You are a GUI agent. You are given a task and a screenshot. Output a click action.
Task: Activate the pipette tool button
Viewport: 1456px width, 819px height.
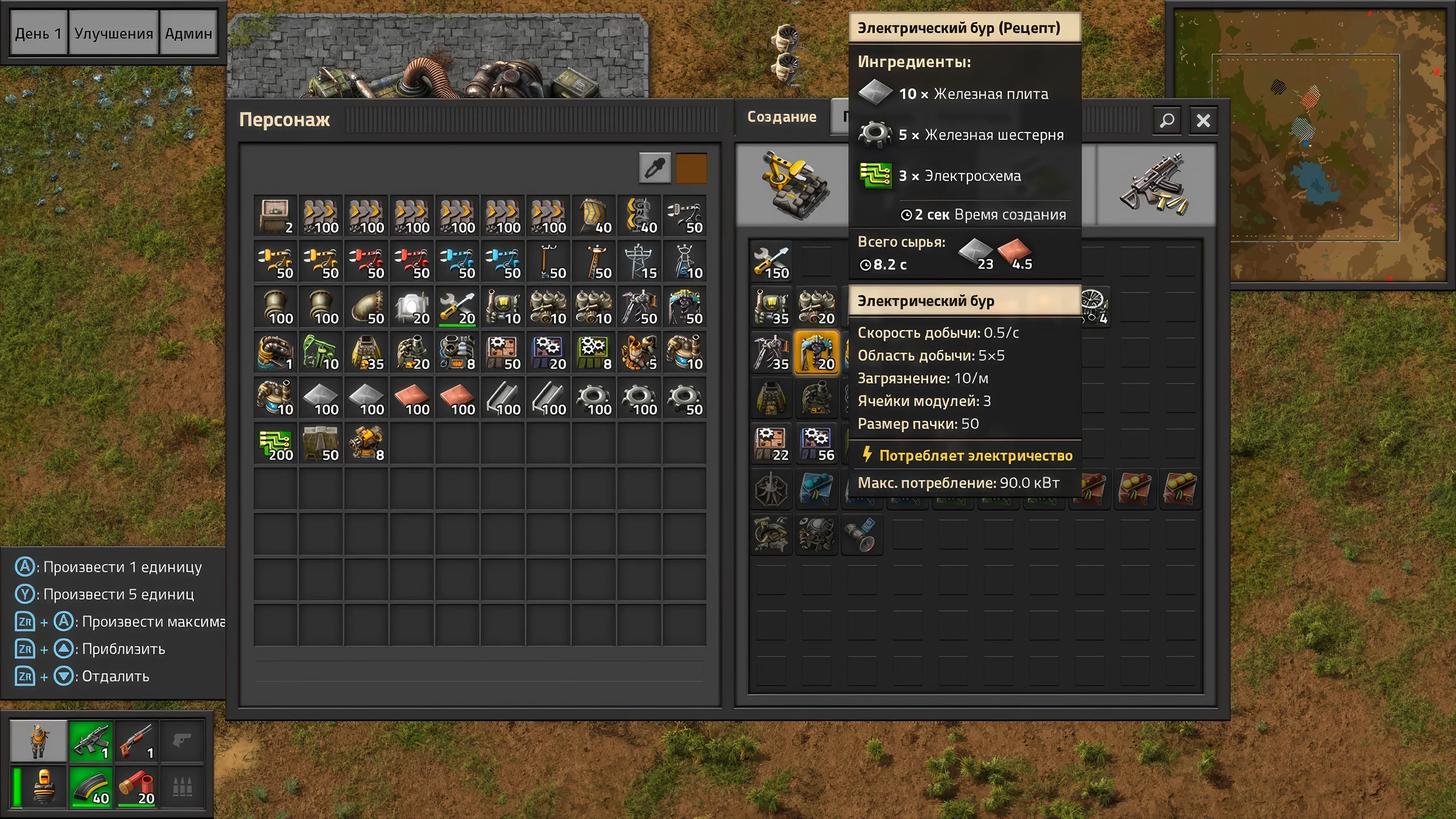tap(655, 168)
